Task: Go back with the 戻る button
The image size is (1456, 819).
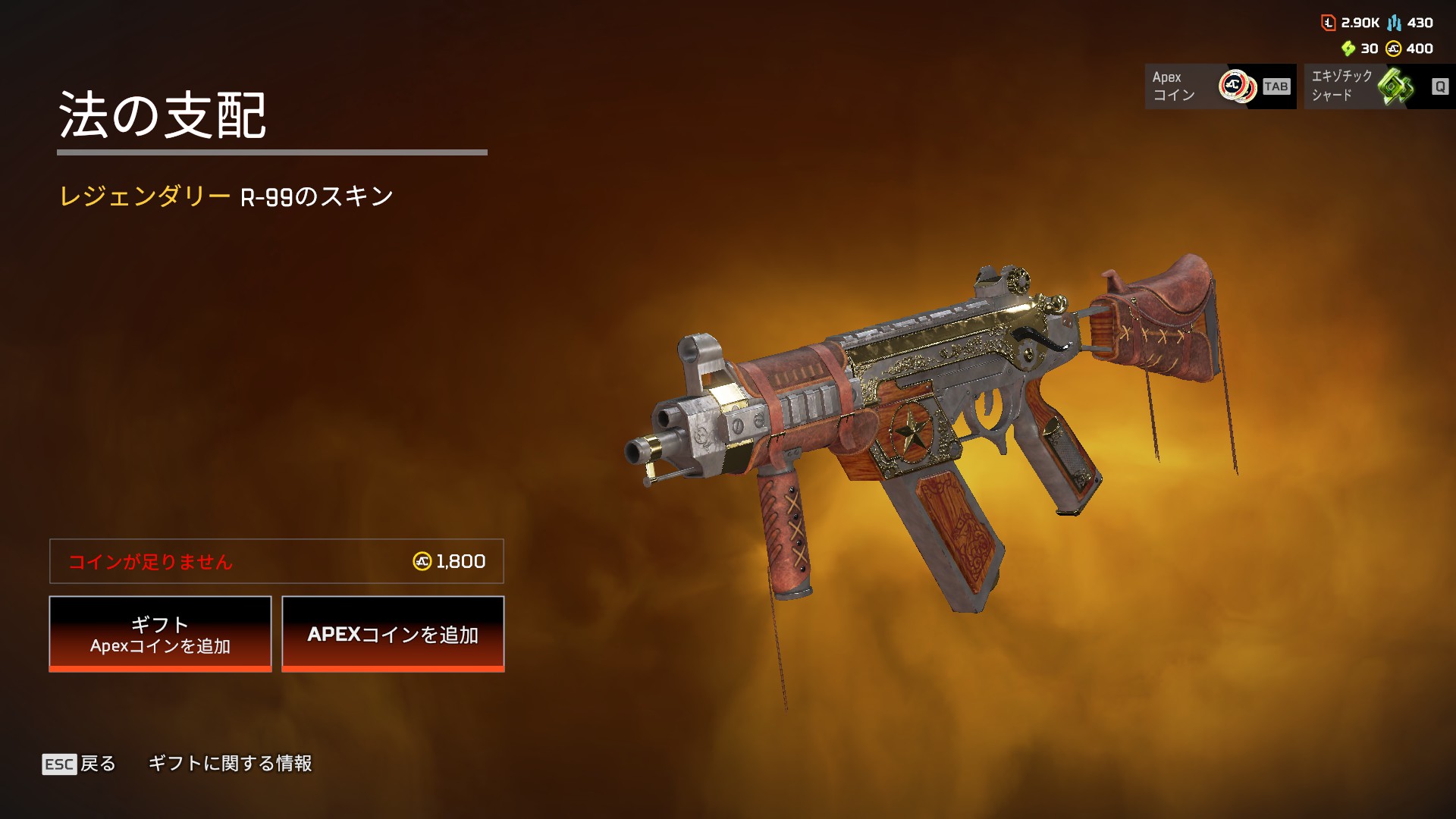Action: (80, 764)
